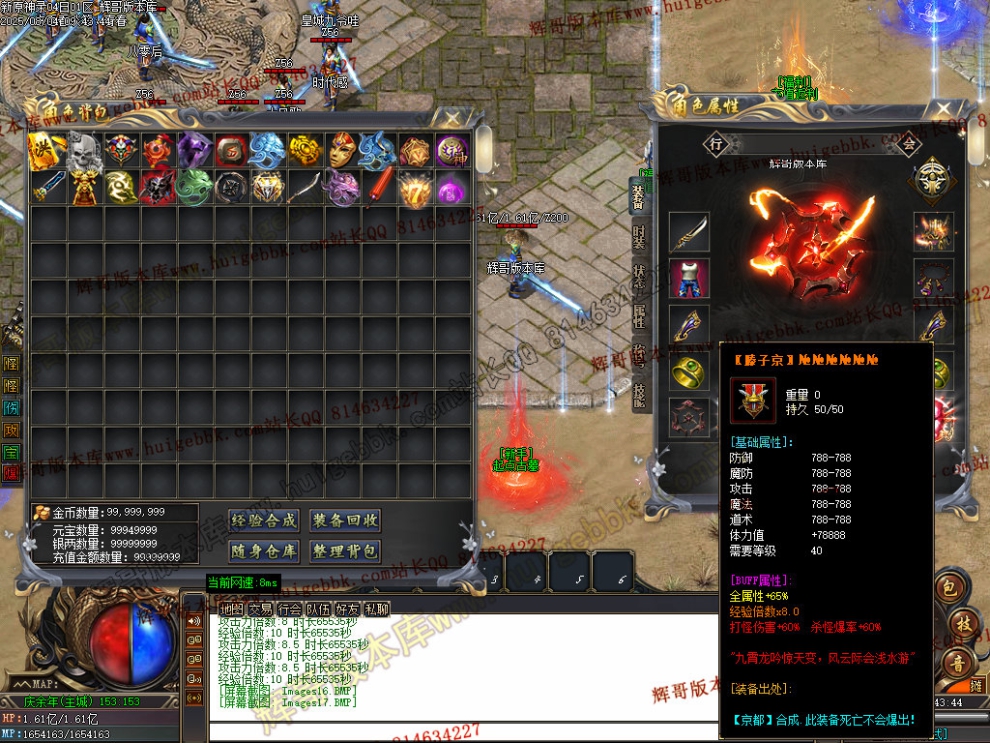Select the curved saber item in bag
Screen dimensions: 990x743
click(x=305, y=186)
